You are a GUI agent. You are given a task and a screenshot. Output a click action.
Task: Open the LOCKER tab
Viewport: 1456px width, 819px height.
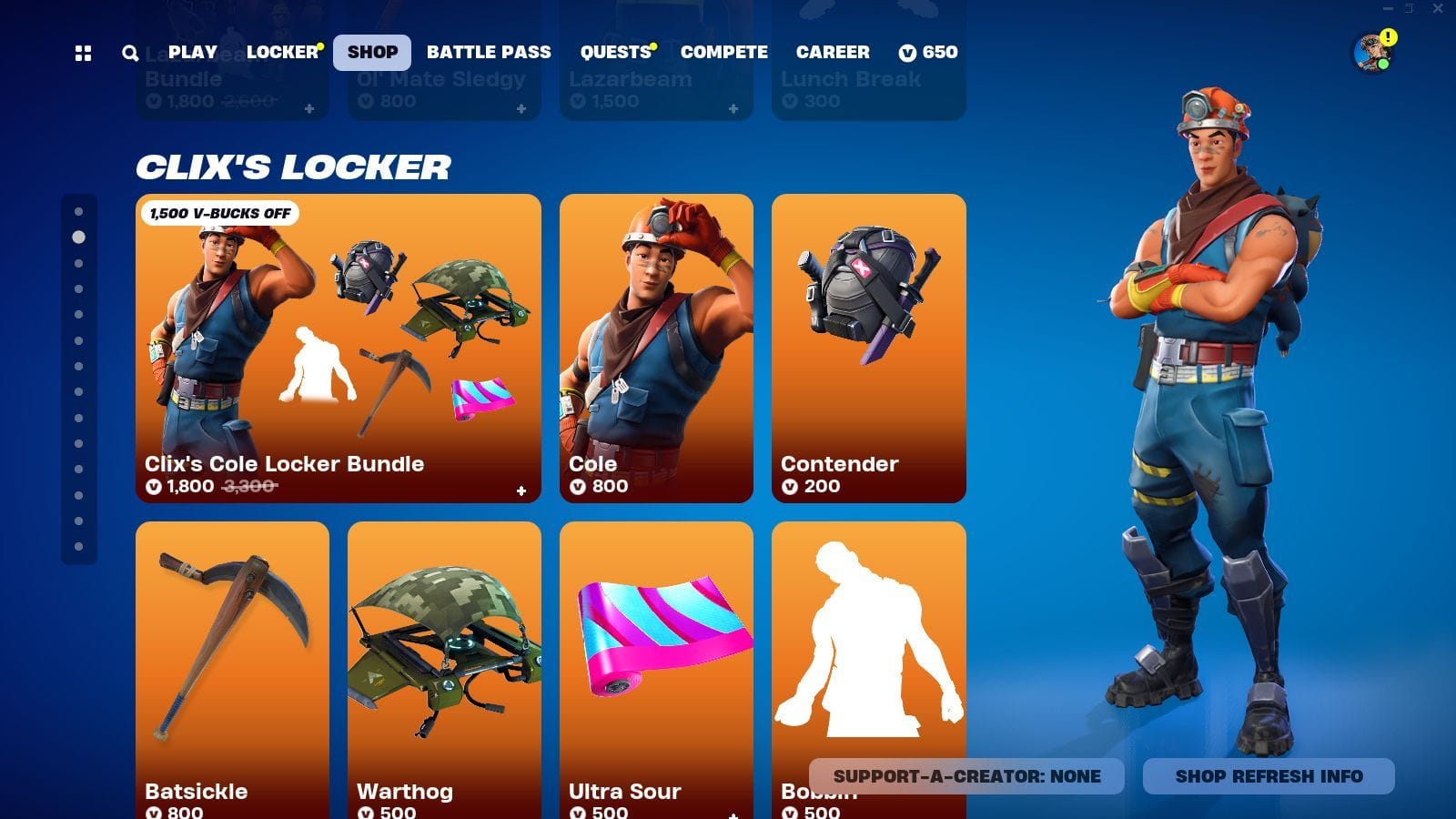282,52
